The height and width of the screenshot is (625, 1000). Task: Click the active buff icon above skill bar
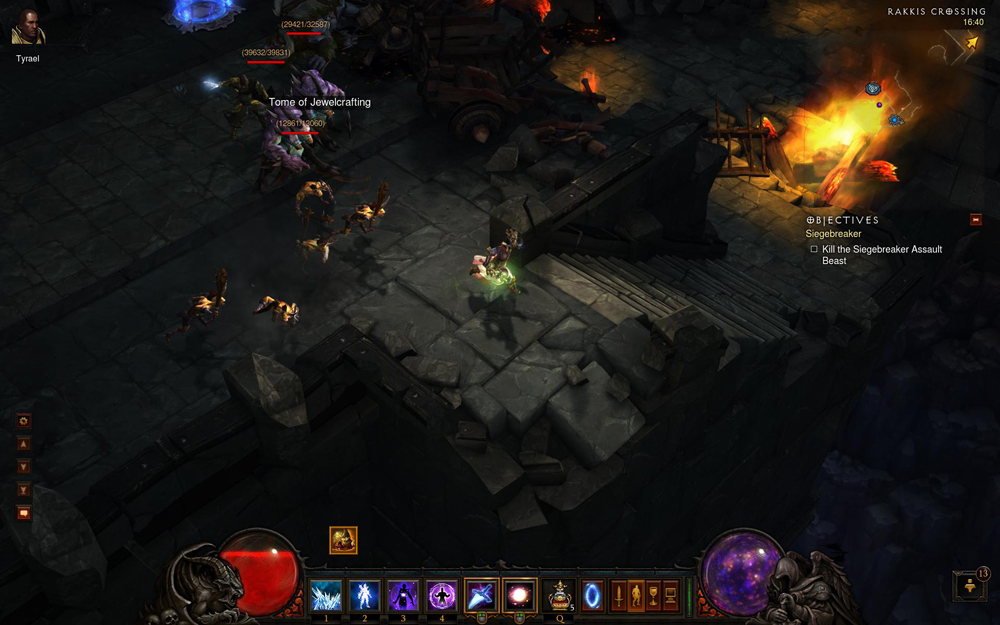[343, 540]
